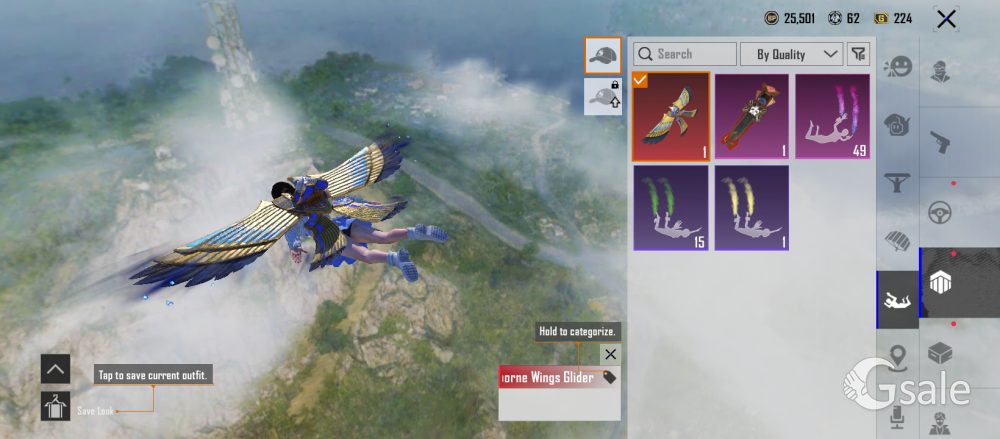Open the filter funnel options
1000x439 pixels.
pos(858,54)
